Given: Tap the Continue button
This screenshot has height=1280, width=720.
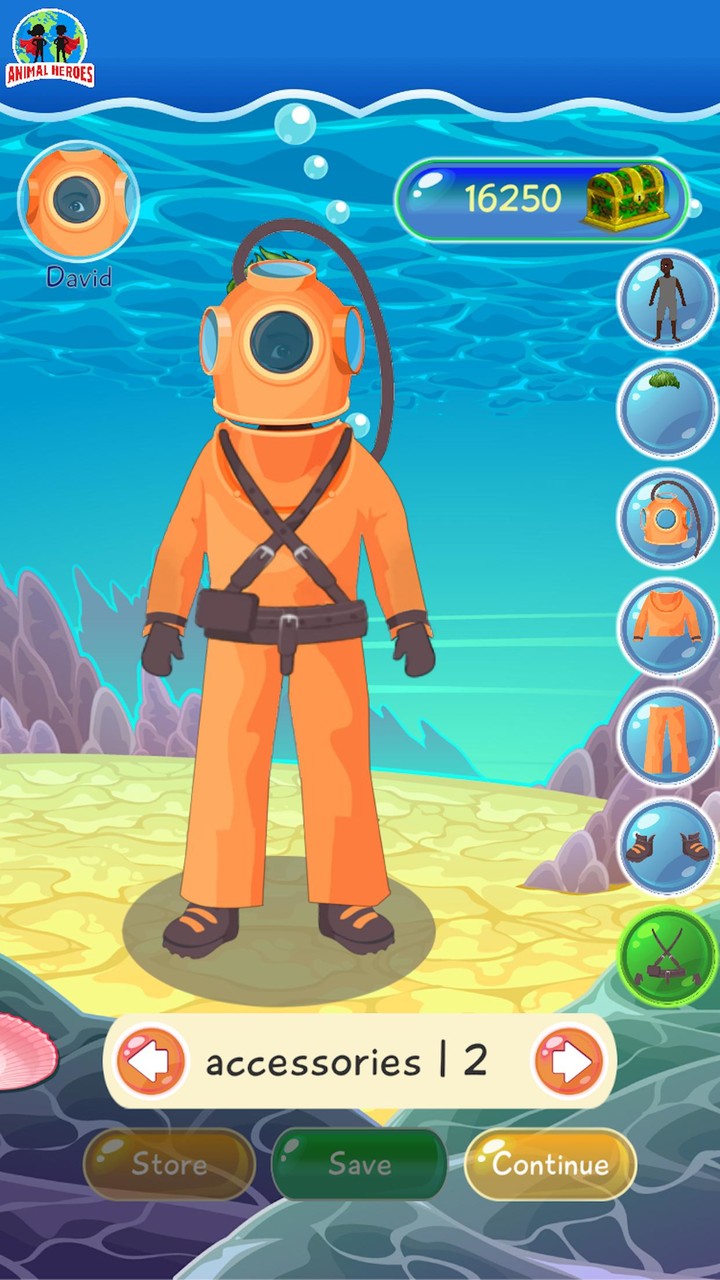Looking at the screenshot, I should click(x=550, y=1164).
